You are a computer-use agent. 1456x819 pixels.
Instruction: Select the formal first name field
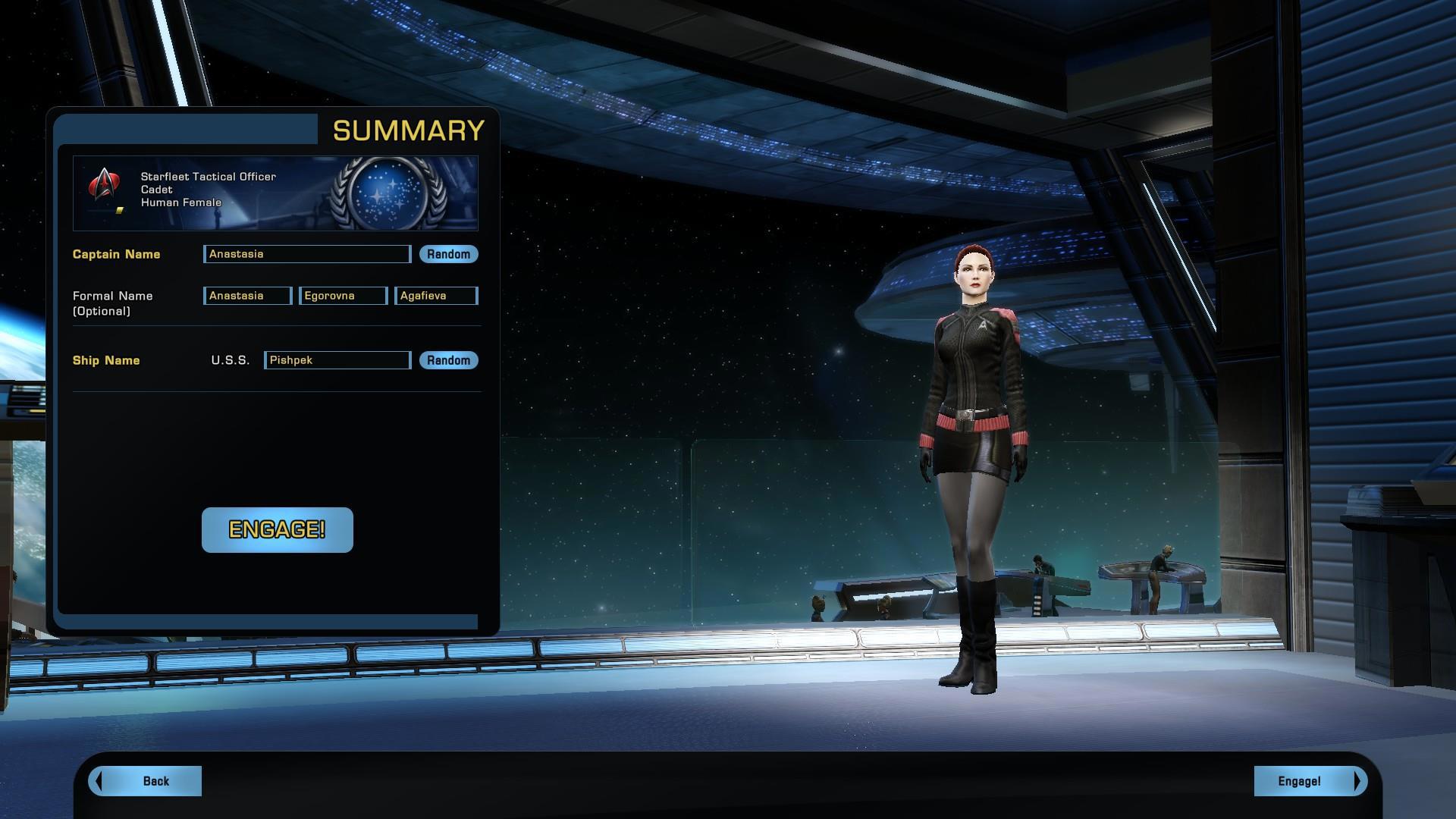pyautogui.click(x=247, y=296)
